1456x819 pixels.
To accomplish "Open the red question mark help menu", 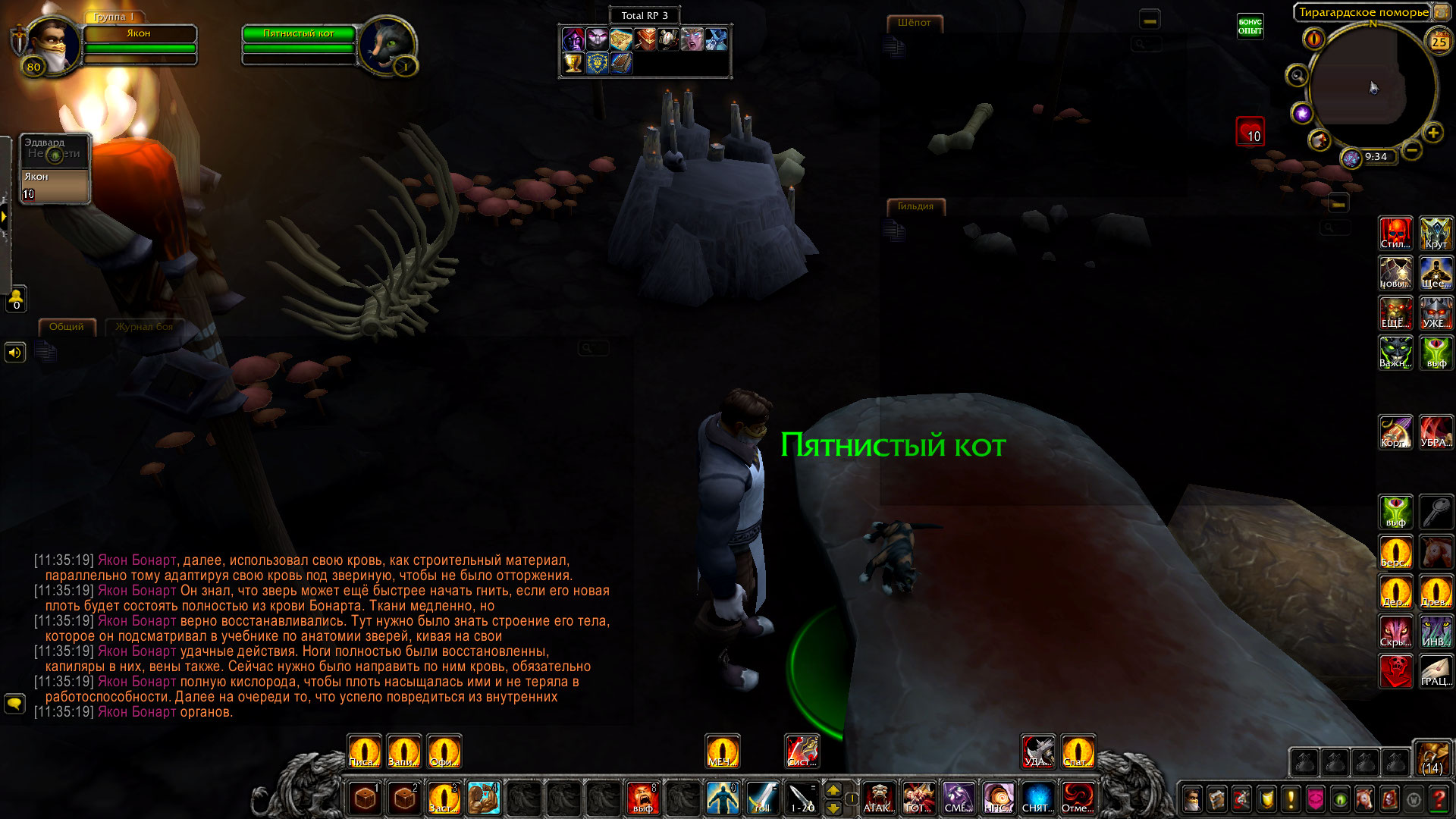I will click(x=1438, y=799).
